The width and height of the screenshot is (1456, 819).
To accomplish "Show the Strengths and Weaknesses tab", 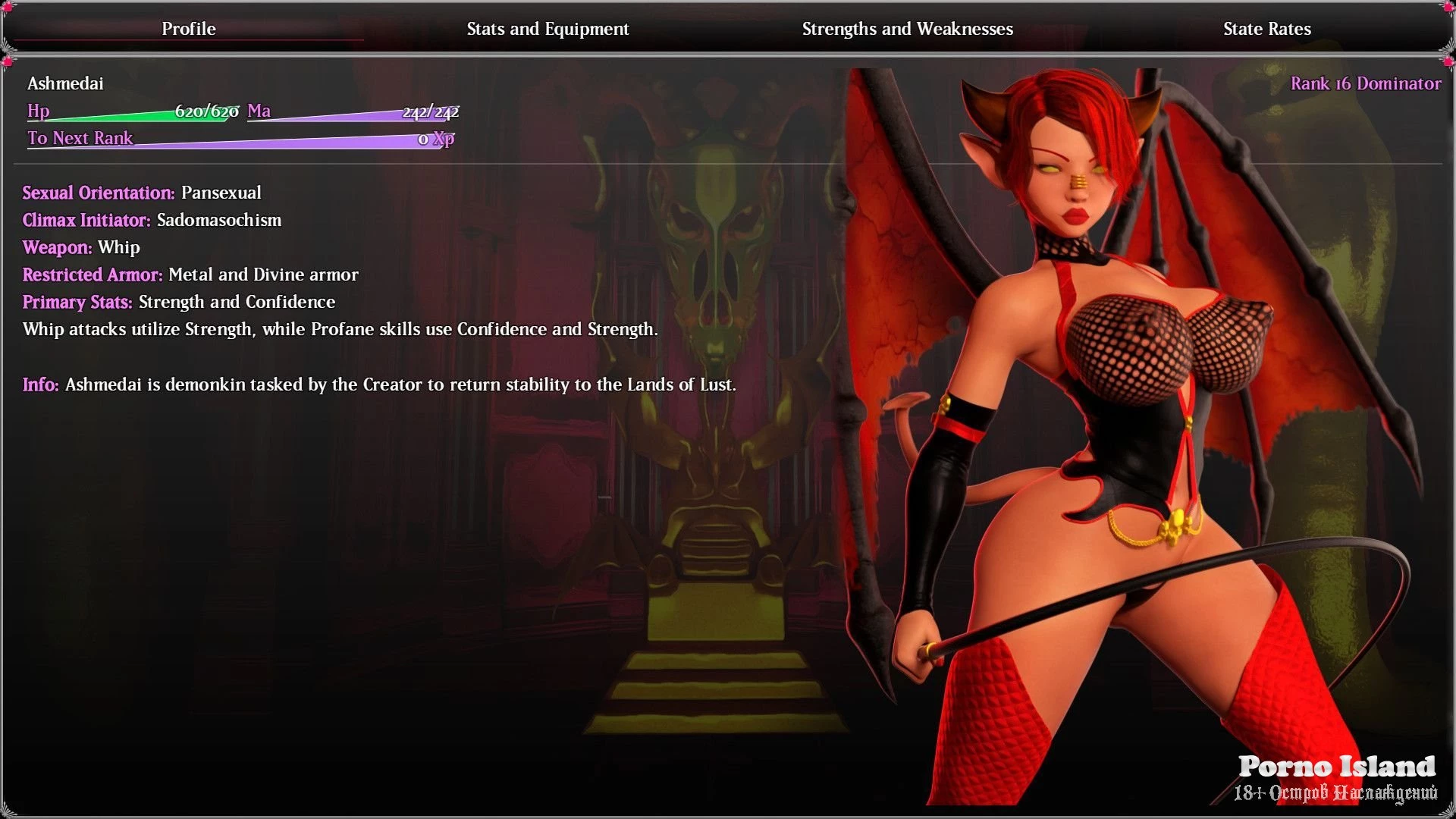I will click(907, 29).
